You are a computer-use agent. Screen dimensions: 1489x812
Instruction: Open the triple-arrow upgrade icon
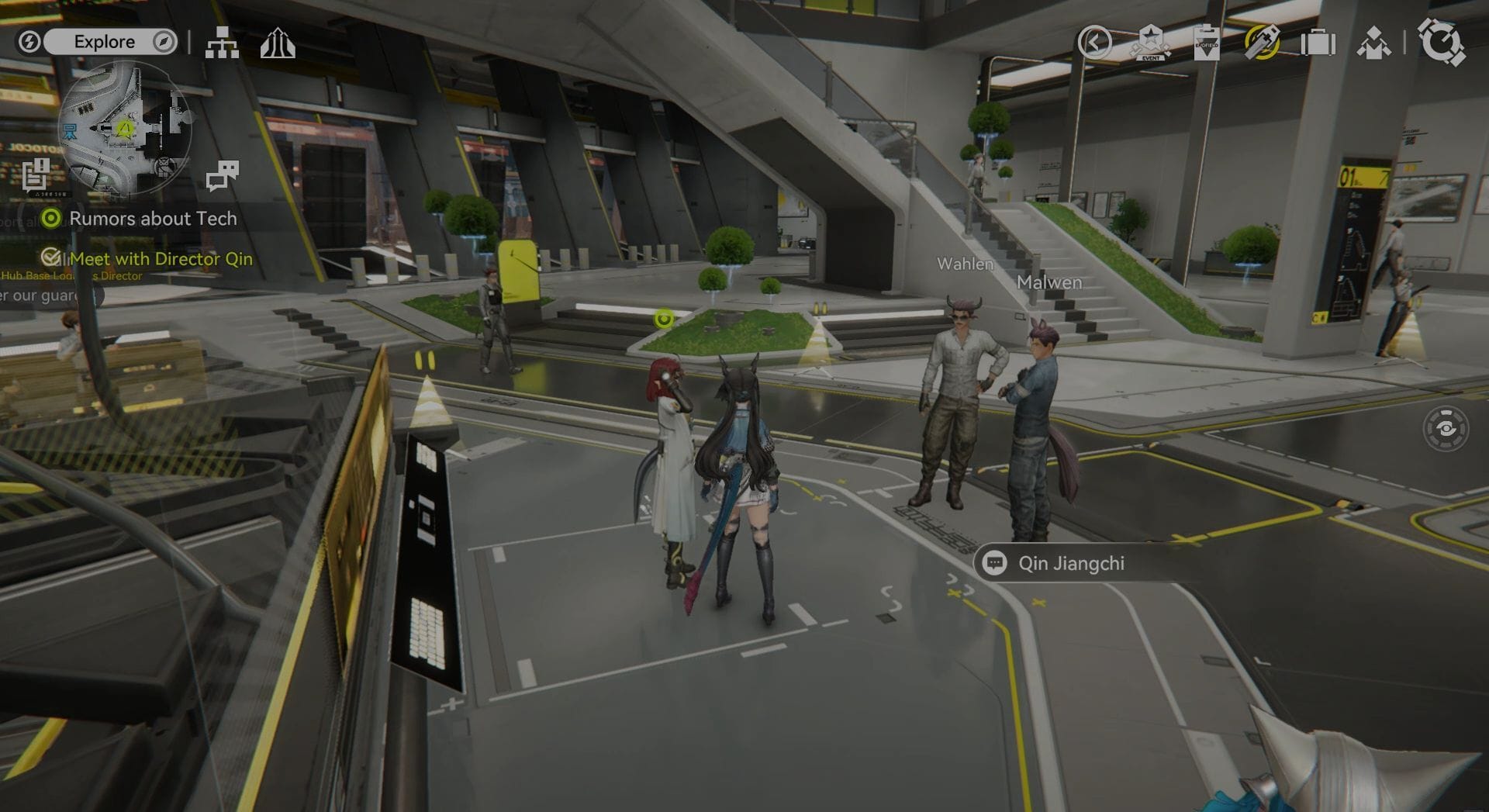click(278, 43)
